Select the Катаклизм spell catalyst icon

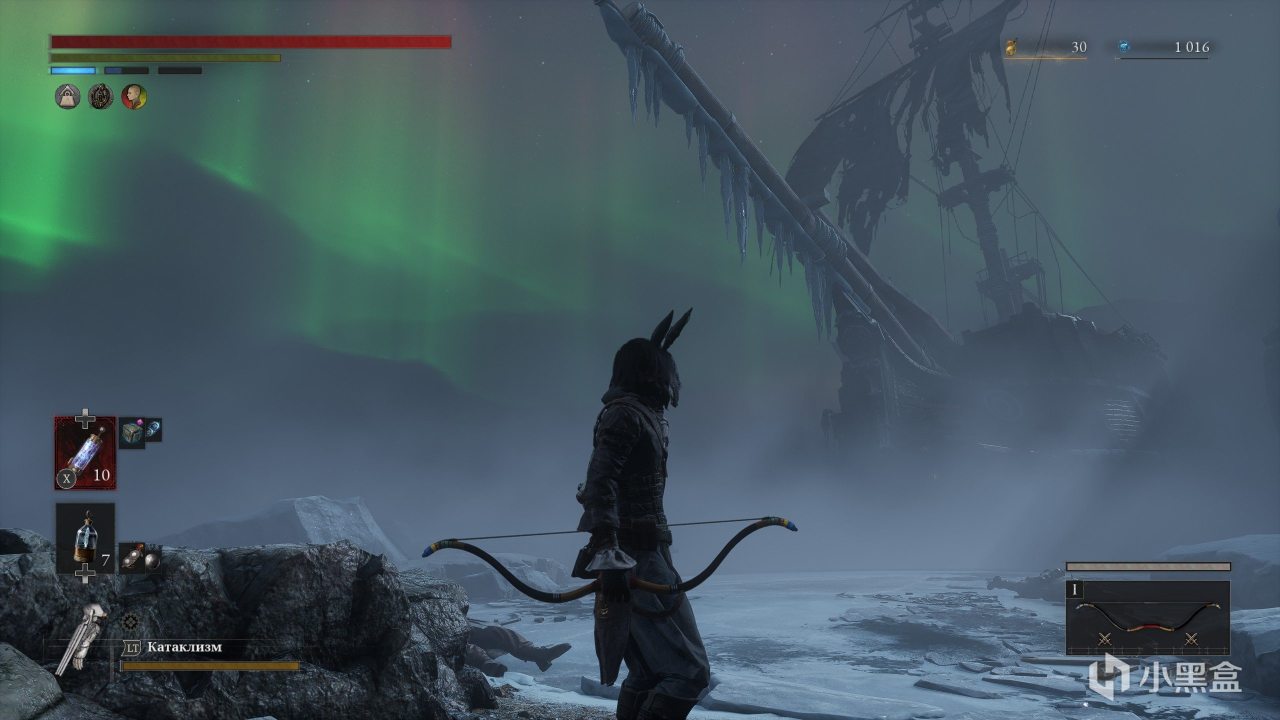pyautogui.click(x=81, y=639)
